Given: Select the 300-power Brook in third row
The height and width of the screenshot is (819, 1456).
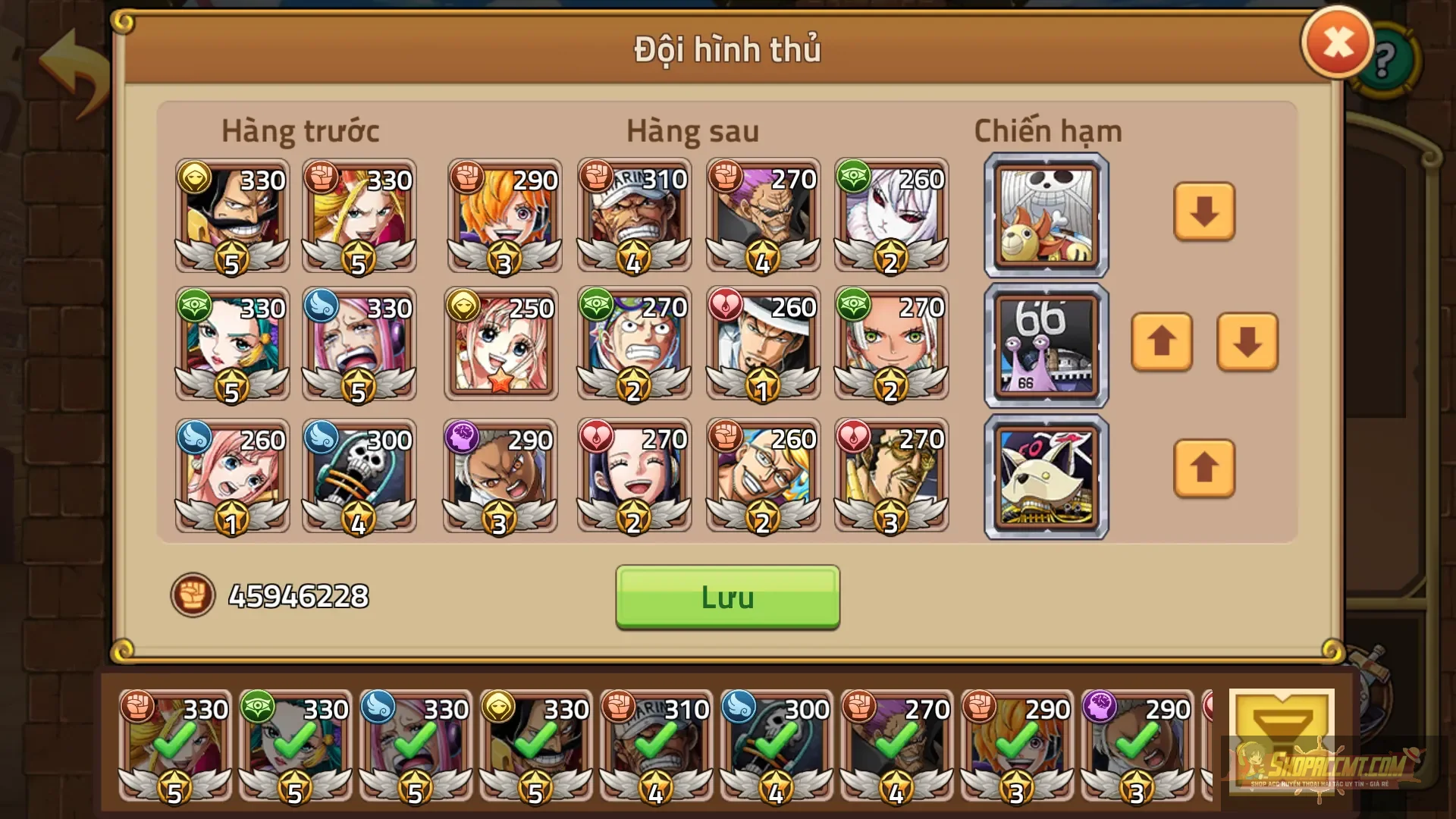Looking at the screenshot, I should click(360, 476).
